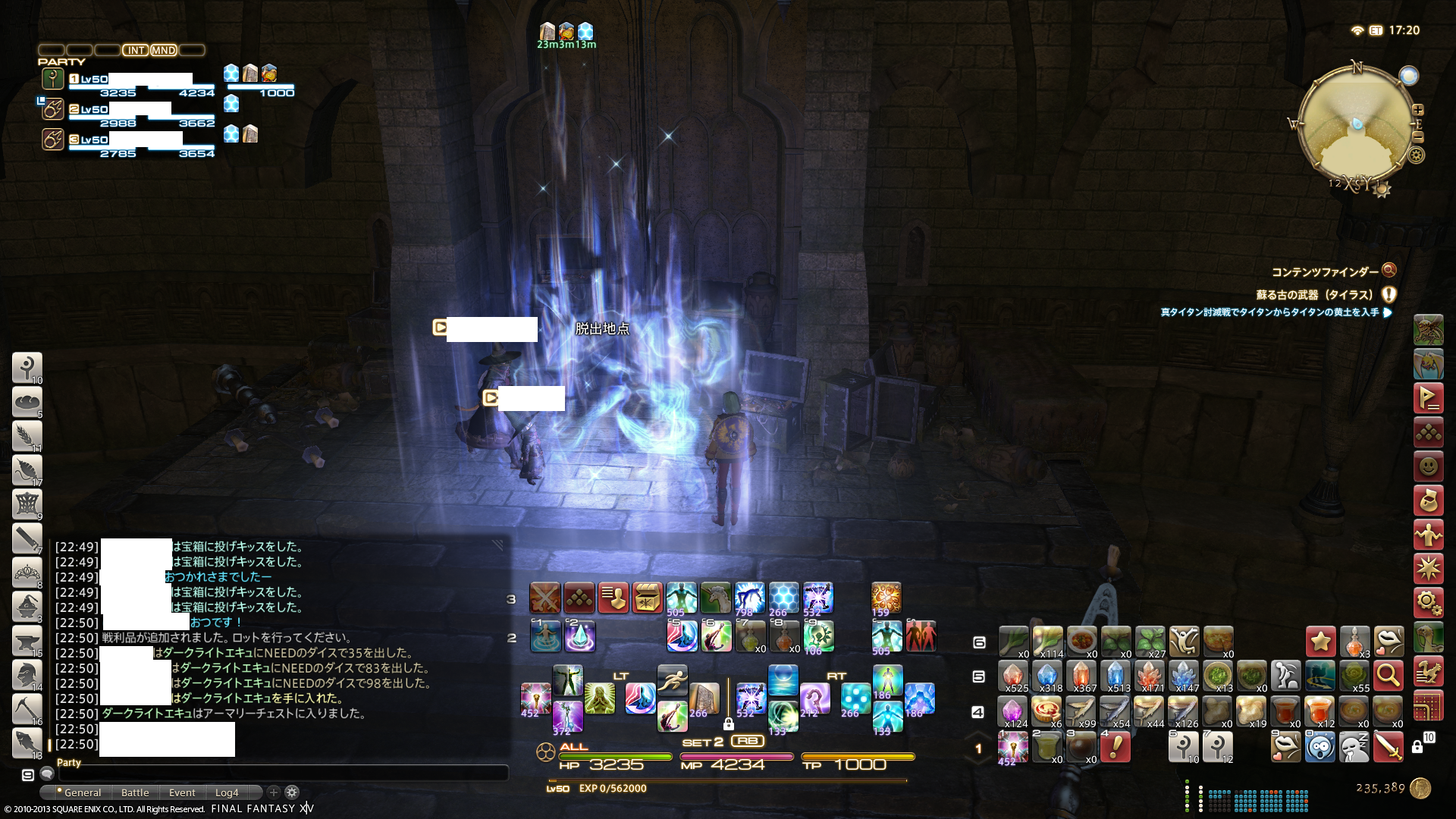Open the minimap settings gear
The width and height of the screenshot is (1456, 819).
pyautogui.click(x=1416, y=155)
